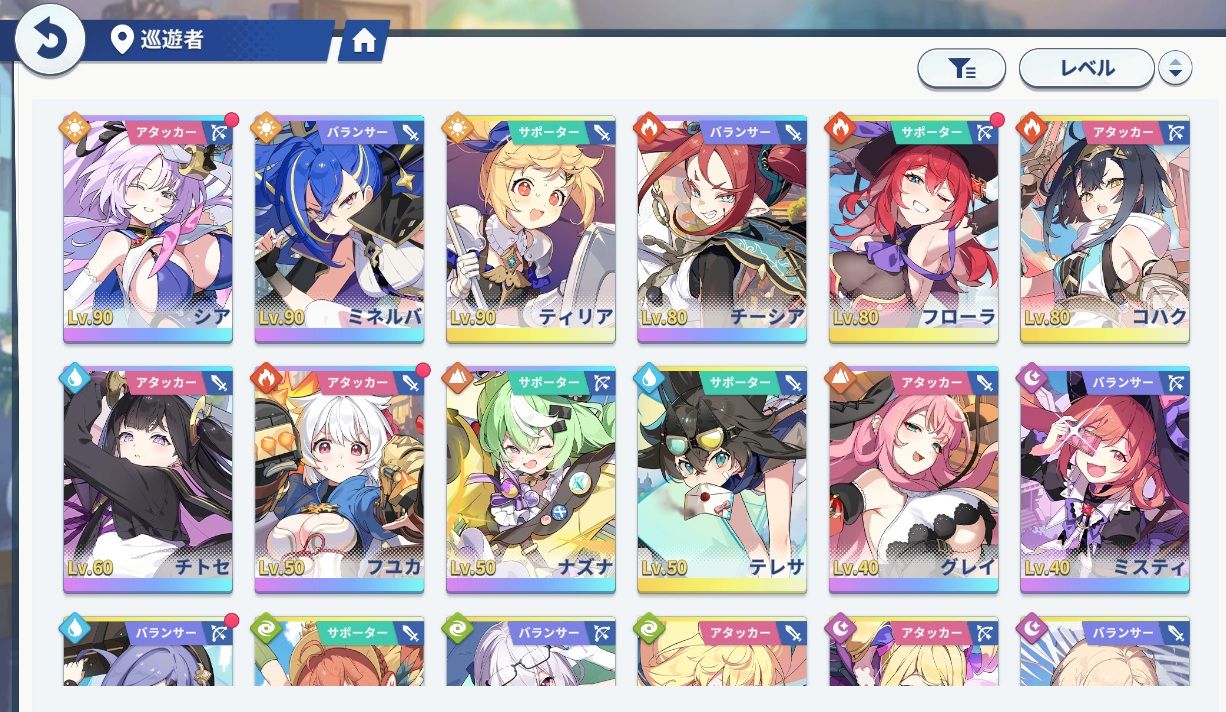Select the ナズナ character card
The height and width of the screenshot is (712, 1226).
[531, 480]
